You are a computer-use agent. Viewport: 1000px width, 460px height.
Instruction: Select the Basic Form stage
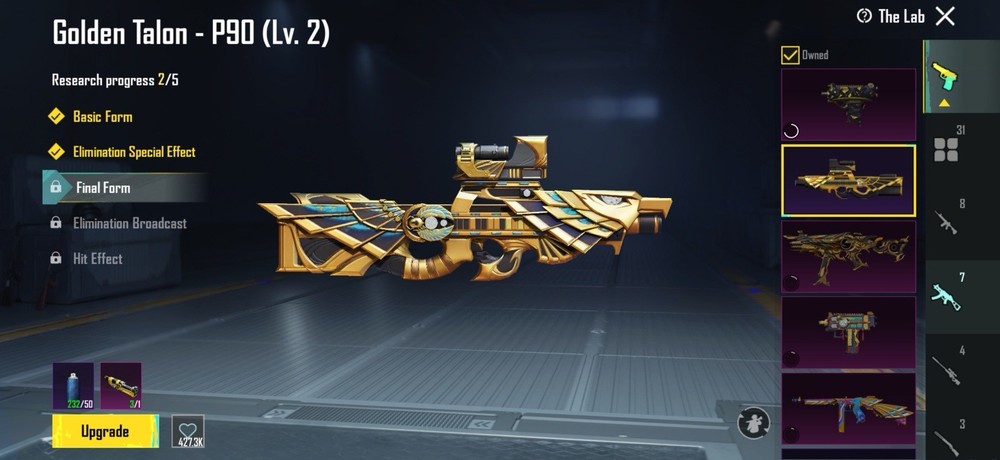(102, 117)
